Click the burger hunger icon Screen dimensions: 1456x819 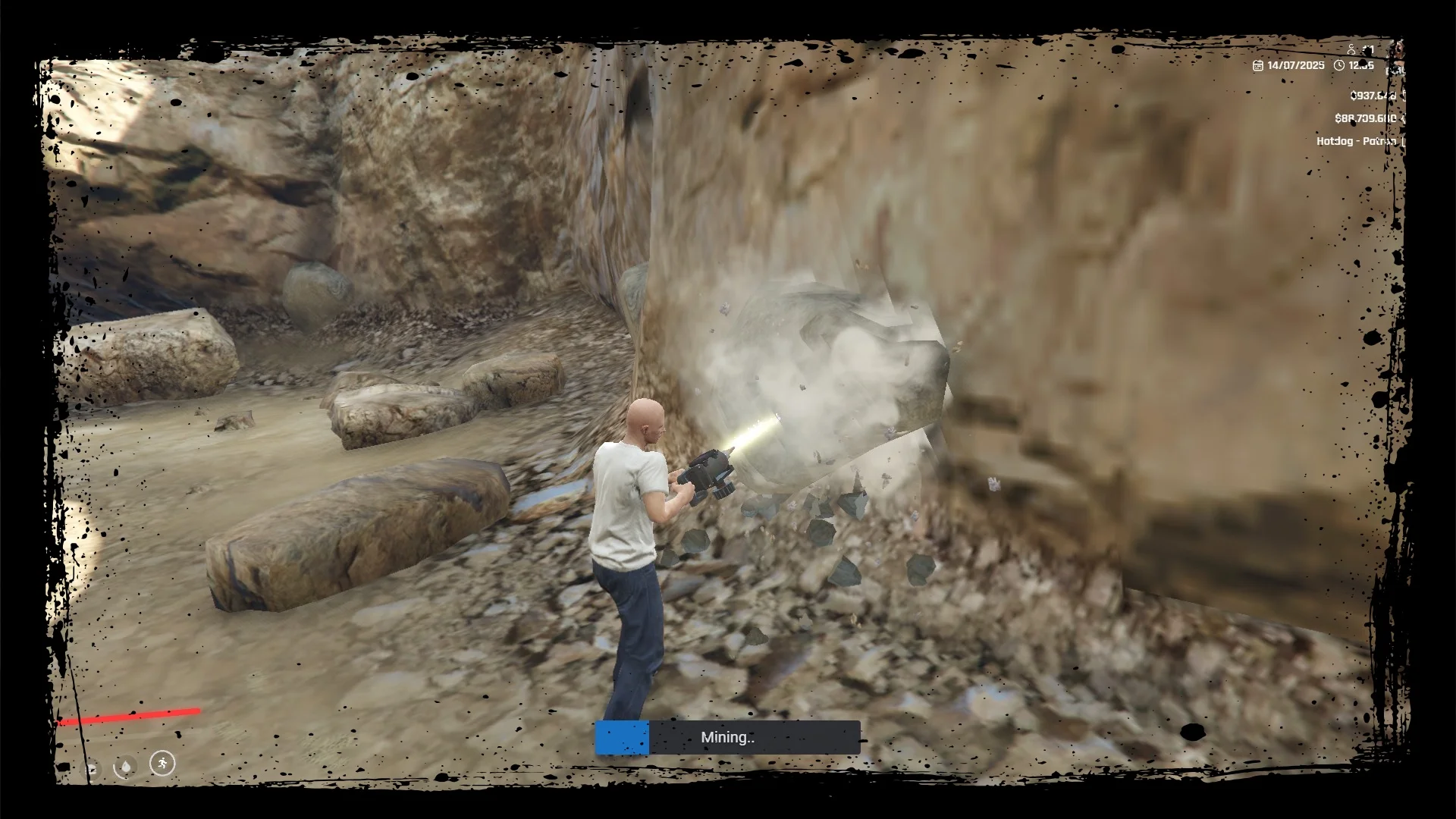coord(91,770)
